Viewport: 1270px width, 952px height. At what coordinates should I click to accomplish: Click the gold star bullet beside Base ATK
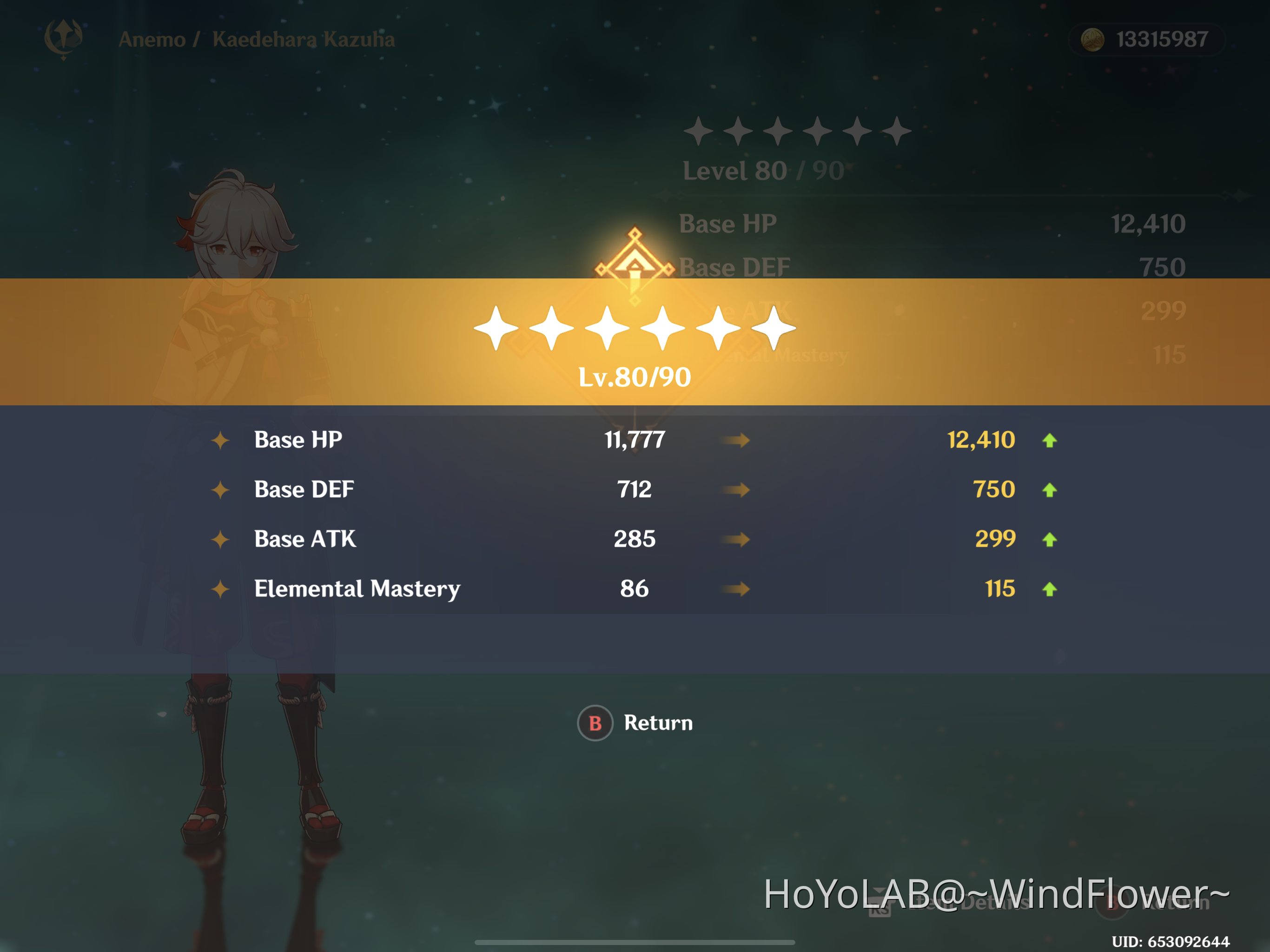tap(220, 539)
